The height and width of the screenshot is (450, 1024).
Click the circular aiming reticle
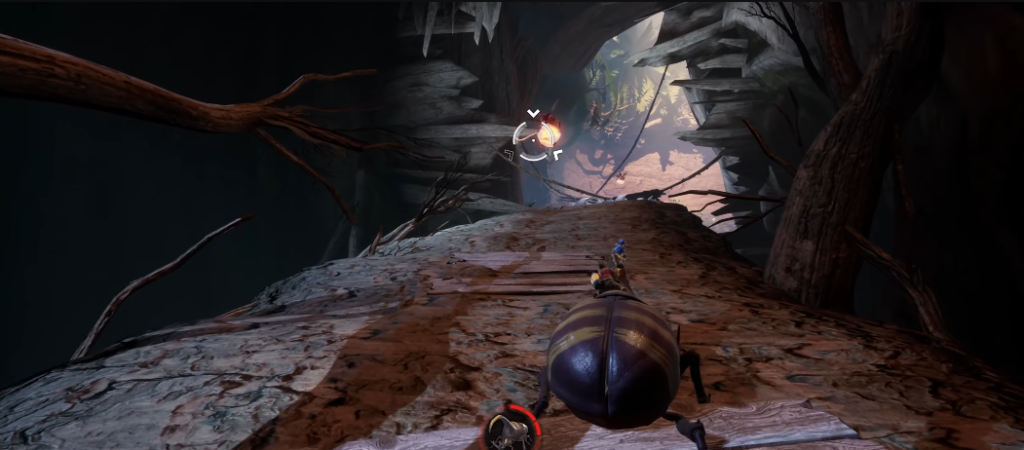pyautogui.click(x=534, y=137)
